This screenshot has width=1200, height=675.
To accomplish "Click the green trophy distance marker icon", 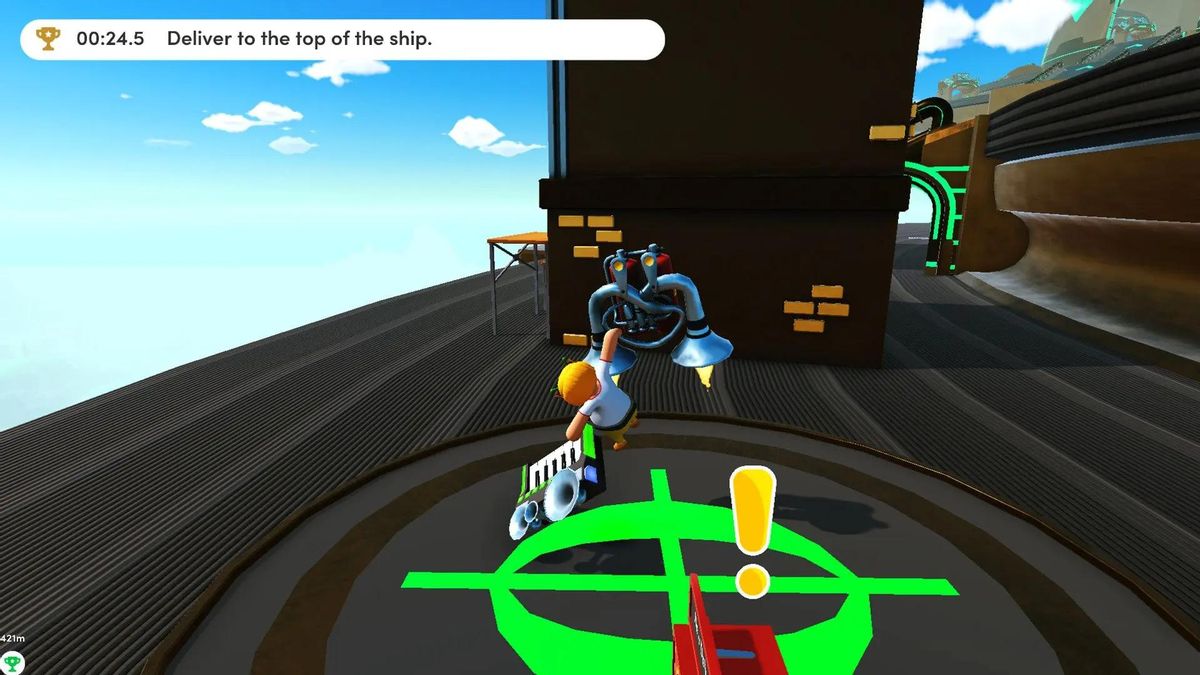I will coord(13,660).
